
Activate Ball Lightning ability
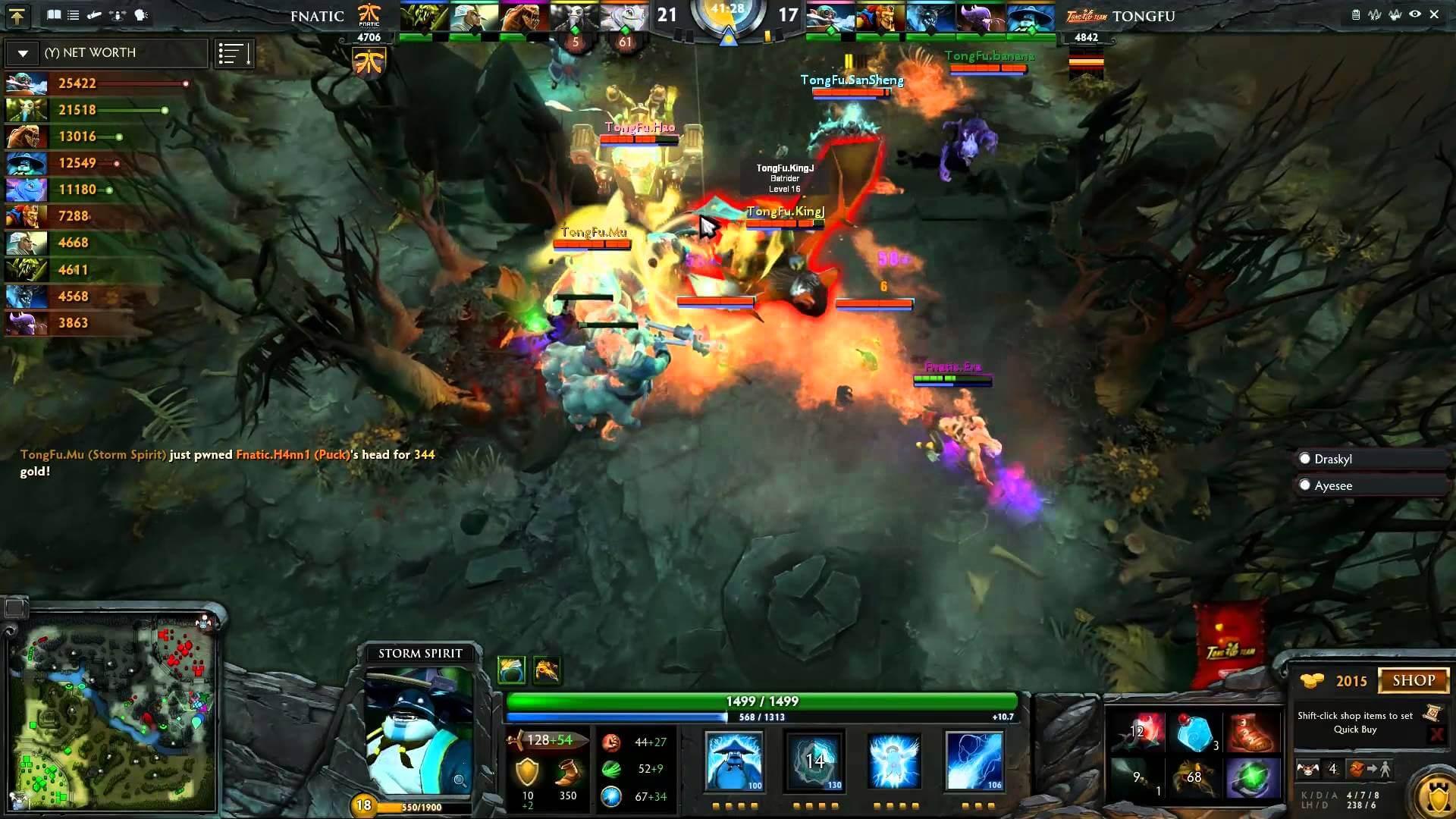(x=973, y=761)
